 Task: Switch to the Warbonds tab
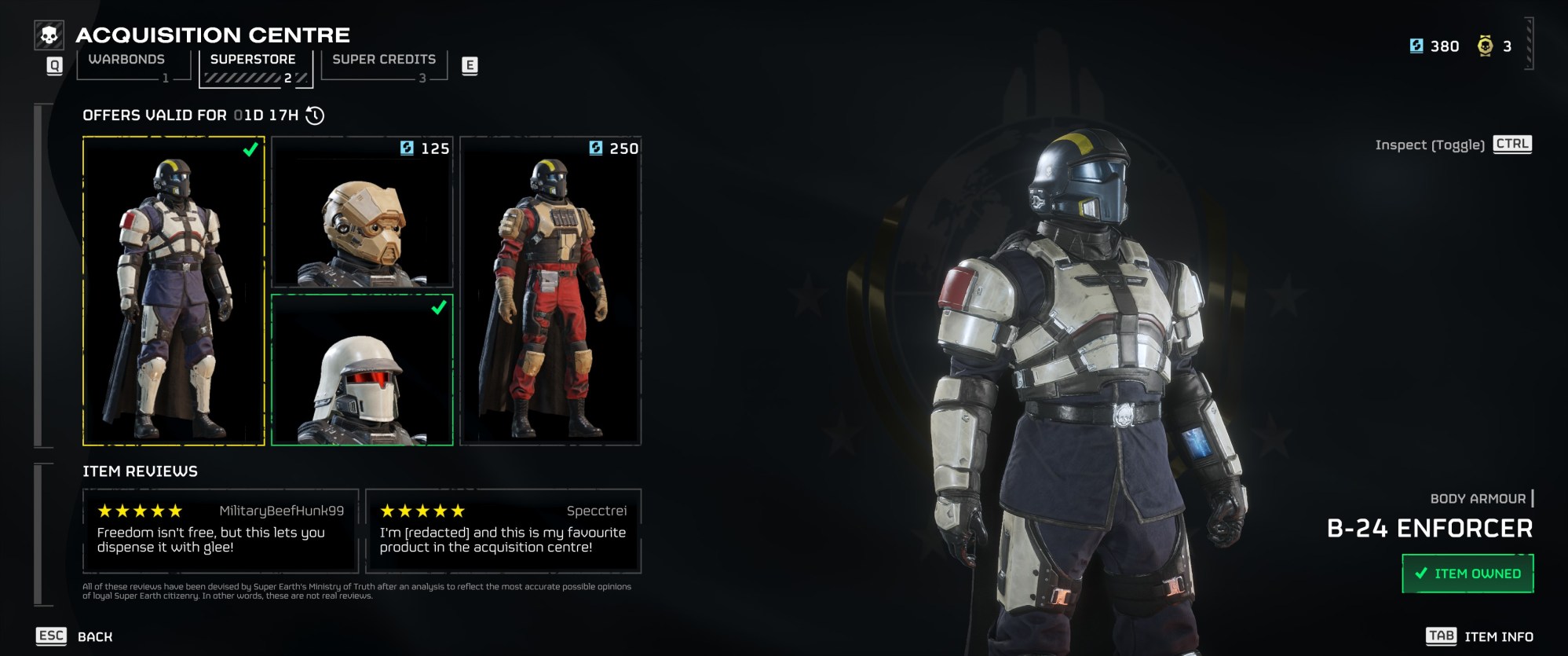[x=128, y=58]
